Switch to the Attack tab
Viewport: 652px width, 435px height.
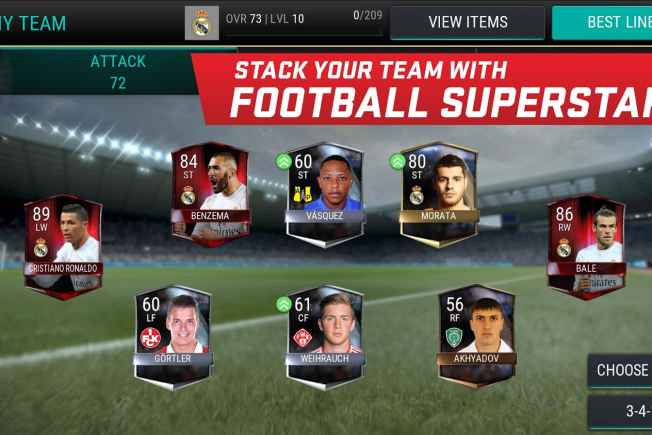pos(118,72)
